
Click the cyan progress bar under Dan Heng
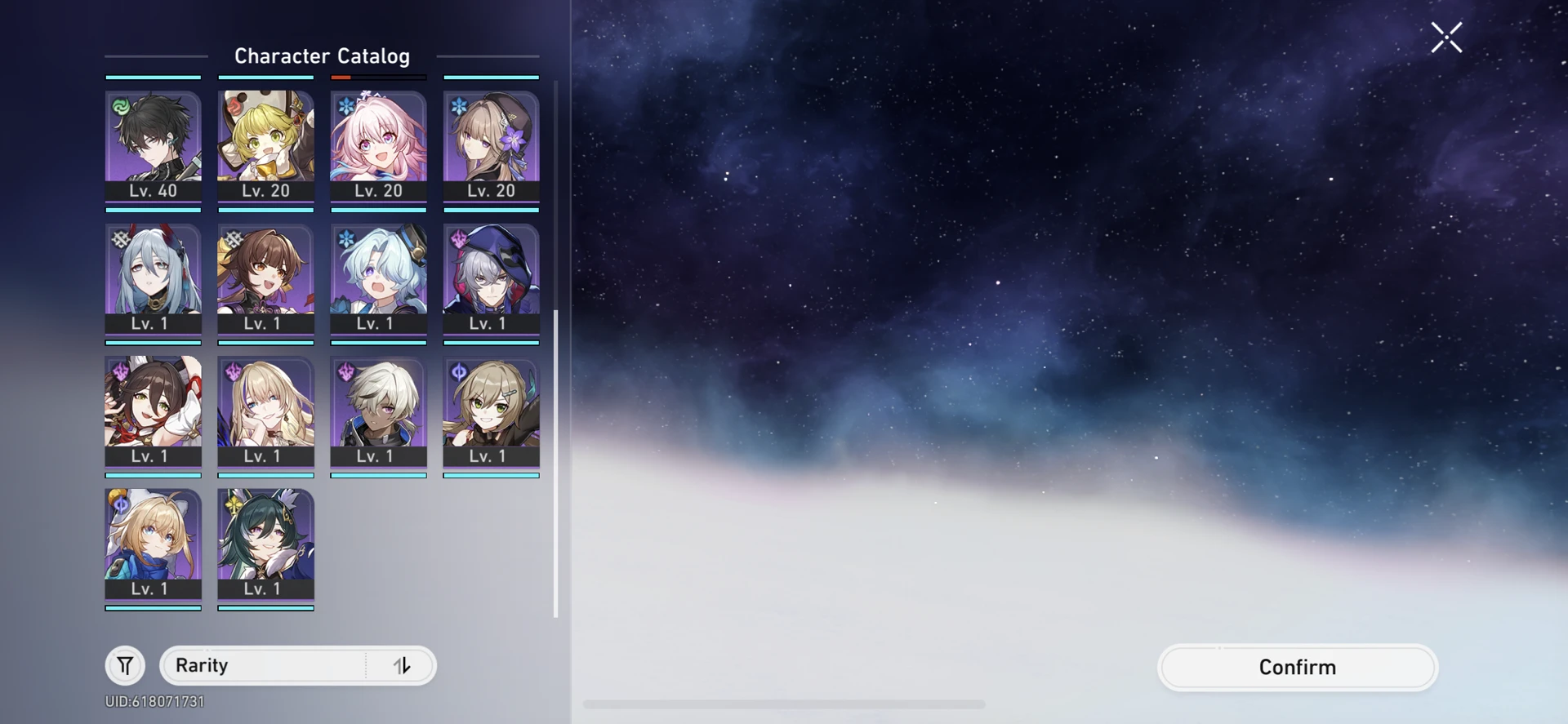click(x=154, y=209)
